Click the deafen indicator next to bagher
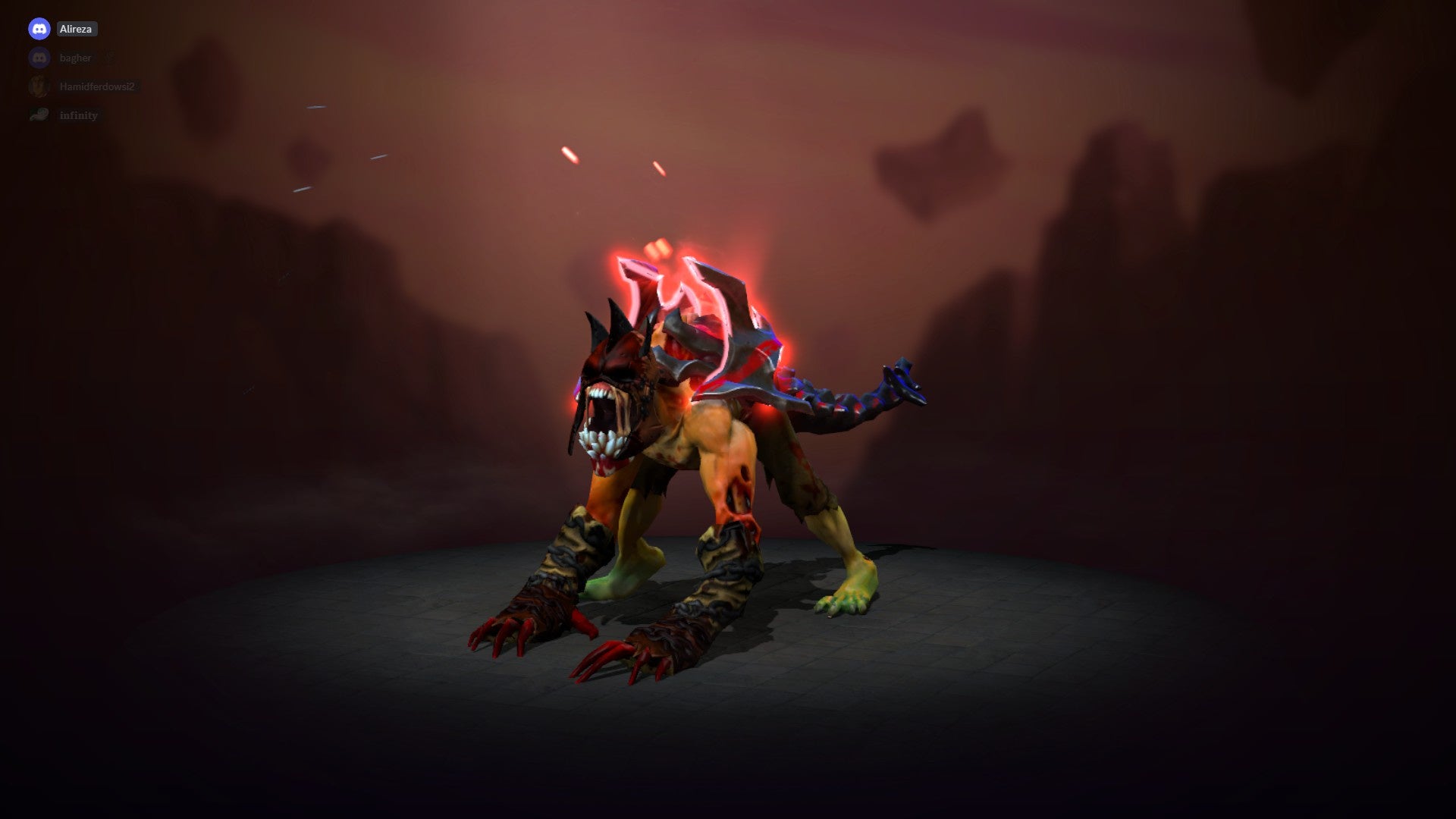This screenshot has height=819, width=1456. click(110, 58)
